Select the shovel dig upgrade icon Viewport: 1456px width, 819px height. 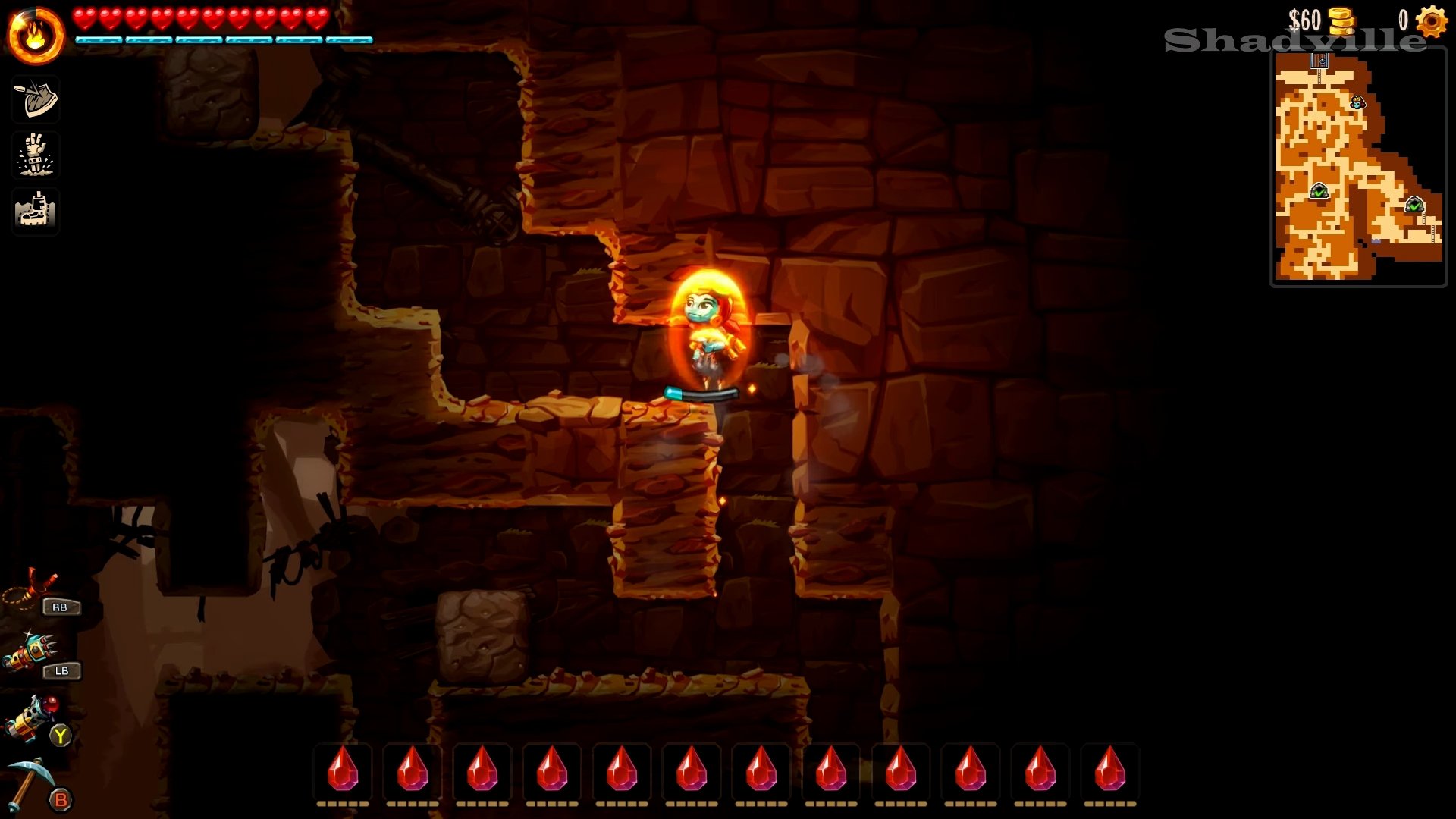[x=36, y=99]
